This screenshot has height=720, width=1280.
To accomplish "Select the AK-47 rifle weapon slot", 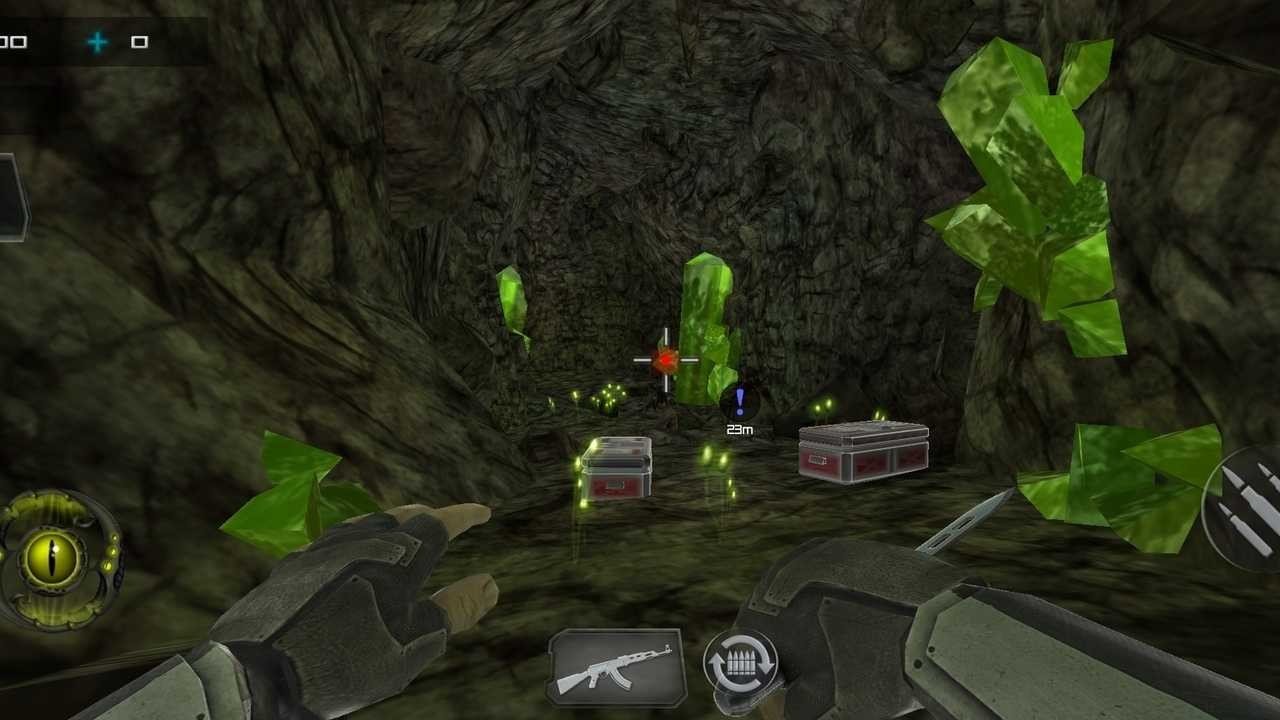I will pos(616,666).
